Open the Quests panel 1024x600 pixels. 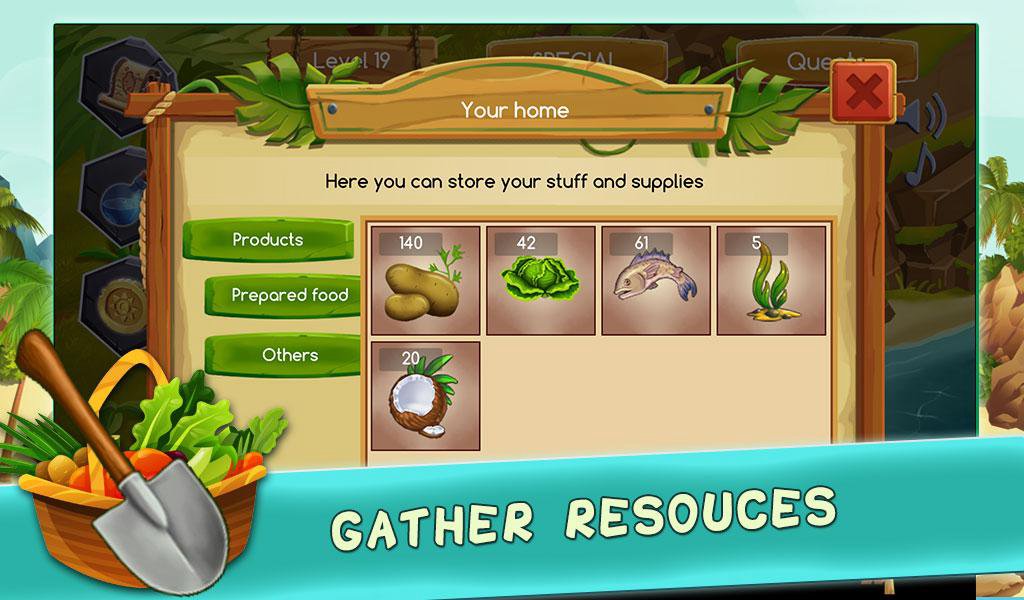tap(820, 62)
